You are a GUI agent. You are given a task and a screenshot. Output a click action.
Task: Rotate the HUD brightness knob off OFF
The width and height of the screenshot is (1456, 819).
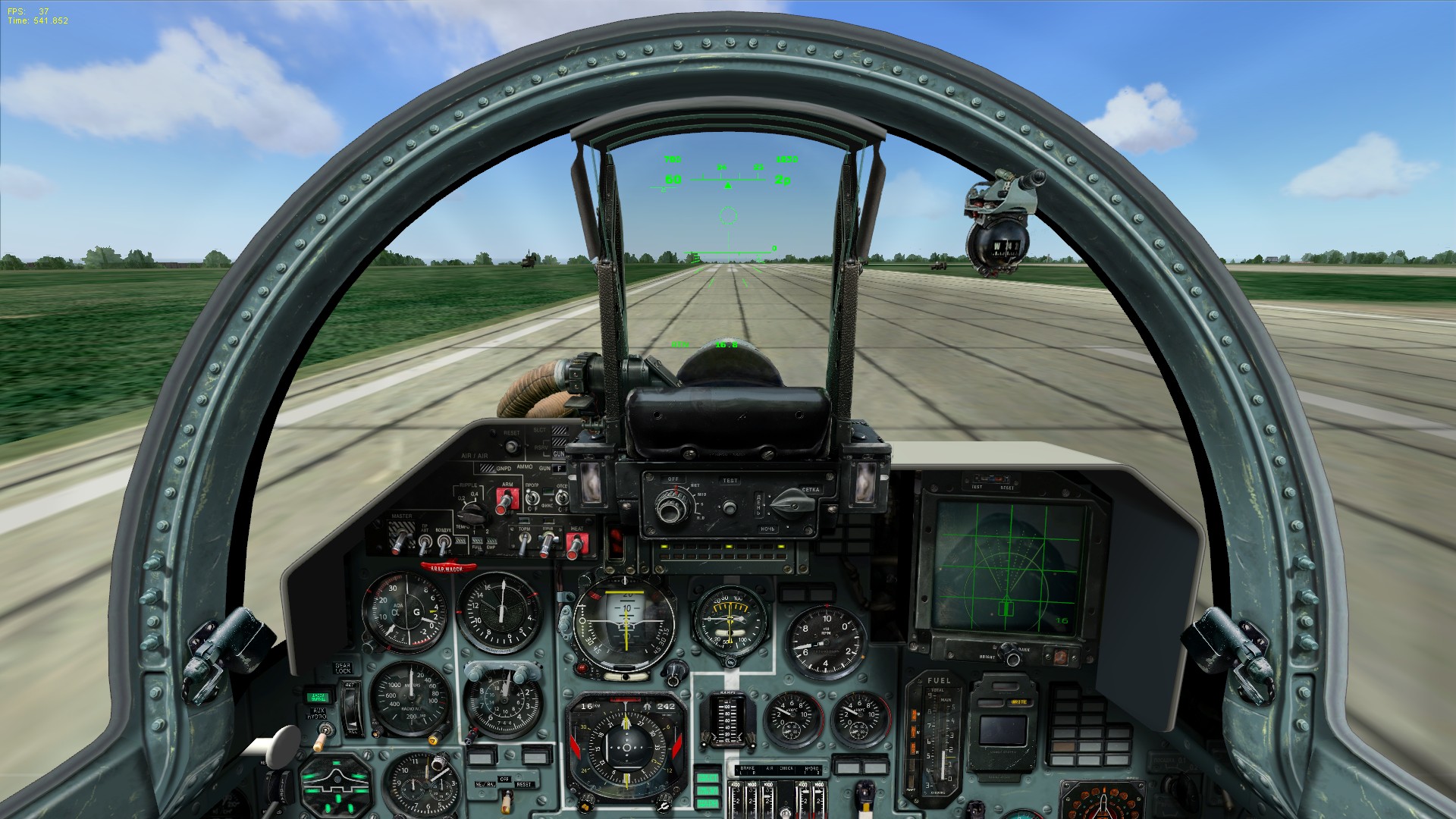[670, 506]
